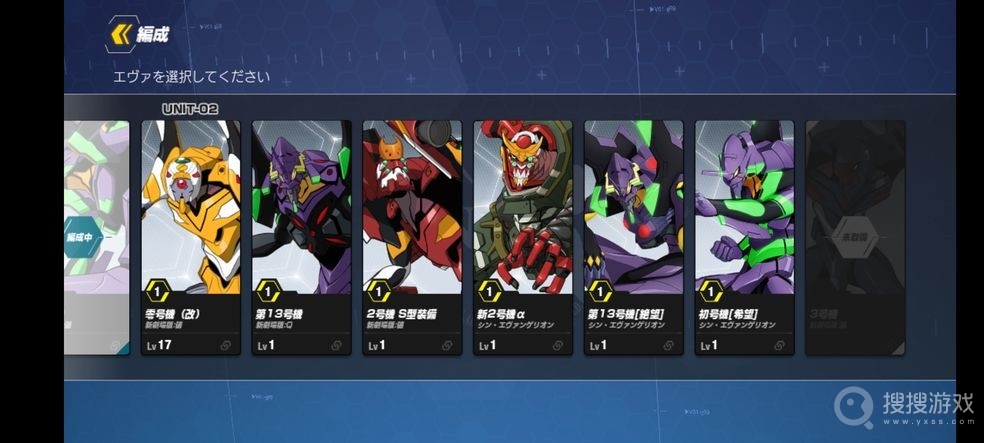Click the greyed-out locked 3号機 card
Viewport: 984px width, 443px height.
(854, 237)
